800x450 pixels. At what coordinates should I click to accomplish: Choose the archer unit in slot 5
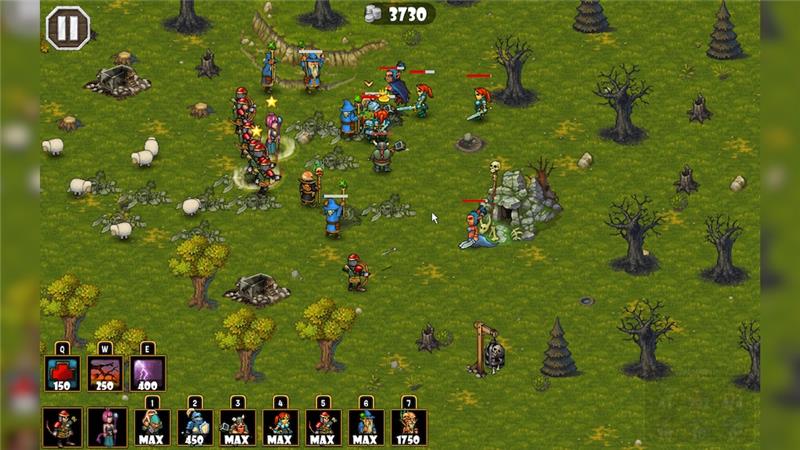tap(323, 427)
